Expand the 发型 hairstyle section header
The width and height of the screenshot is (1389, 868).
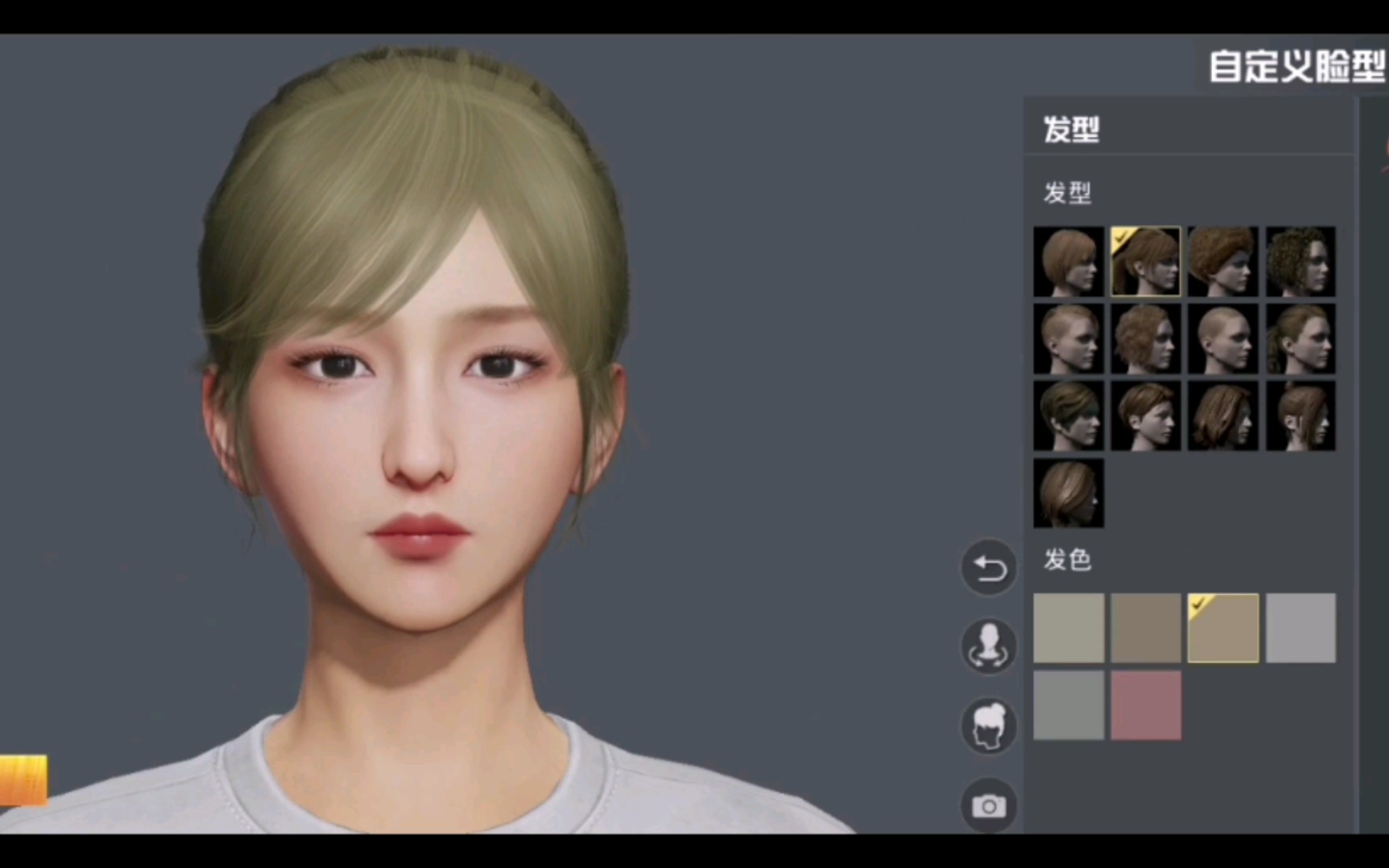click(1067, 194)
